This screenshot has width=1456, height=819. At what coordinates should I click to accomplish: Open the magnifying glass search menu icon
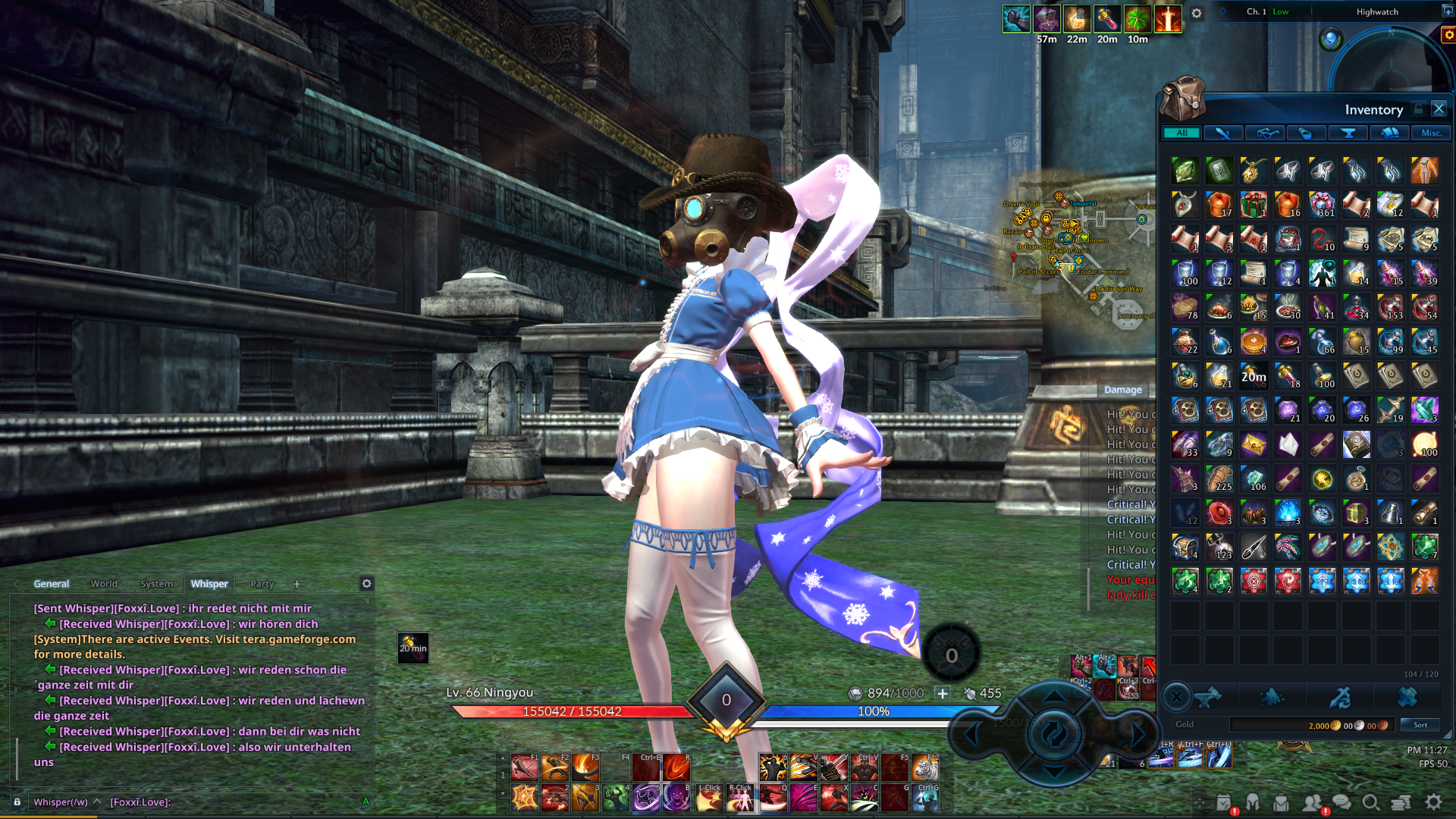click(1370, 802)
